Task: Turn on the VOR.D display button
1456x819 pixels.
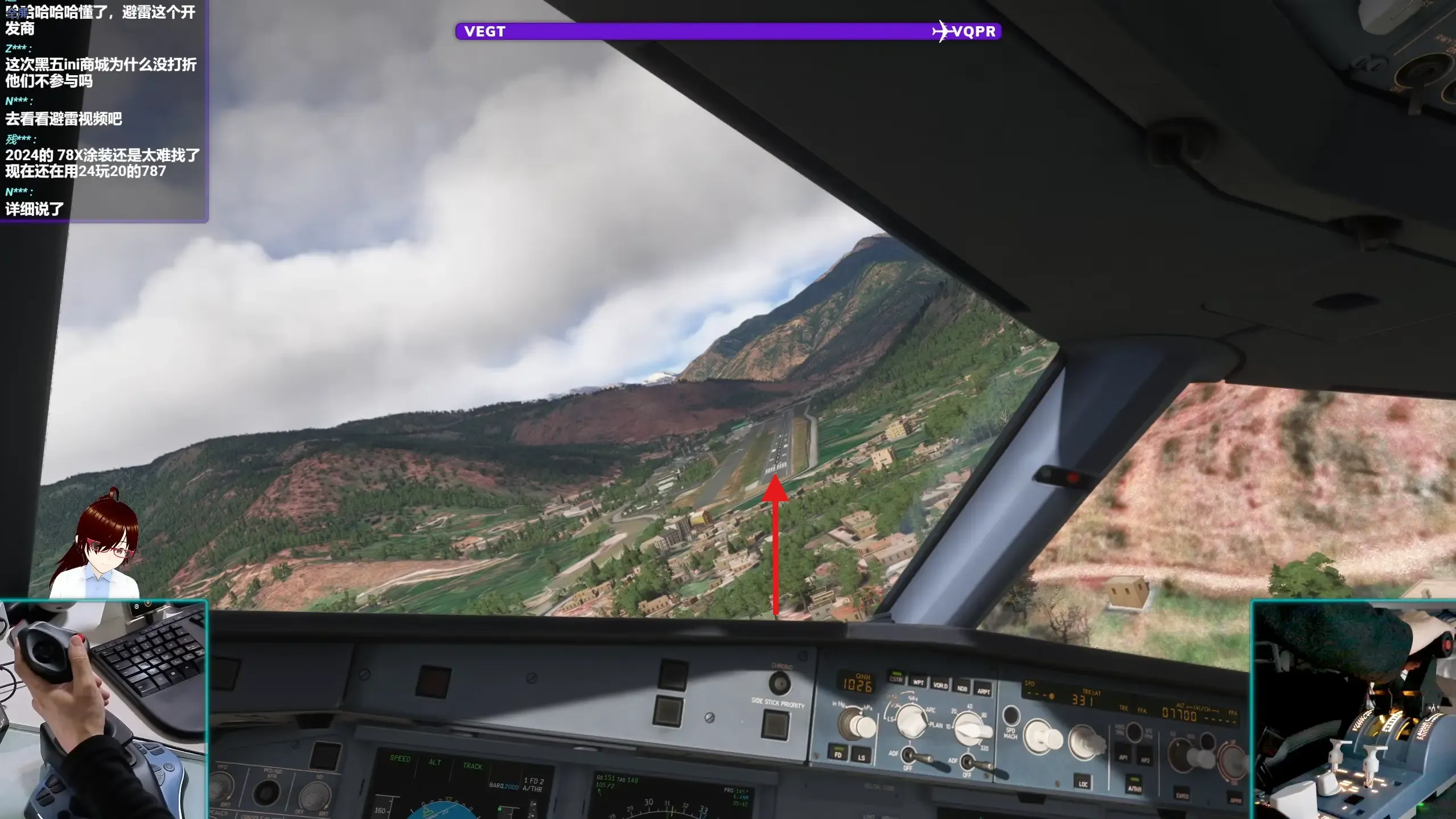Action: coord(940,685)
